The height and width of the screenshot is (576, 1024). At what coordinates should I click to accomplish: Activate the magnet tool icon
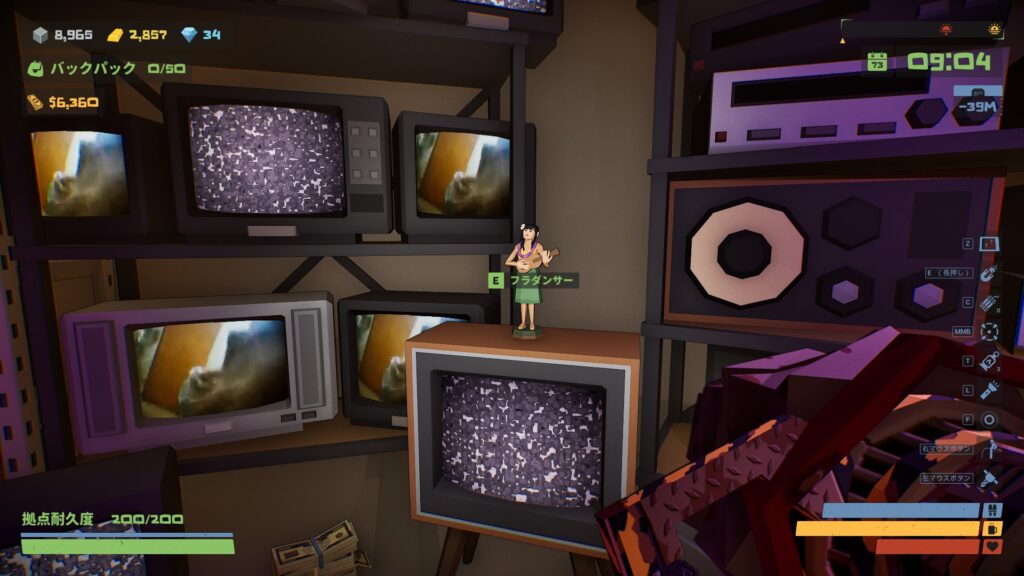click(990, 273)
